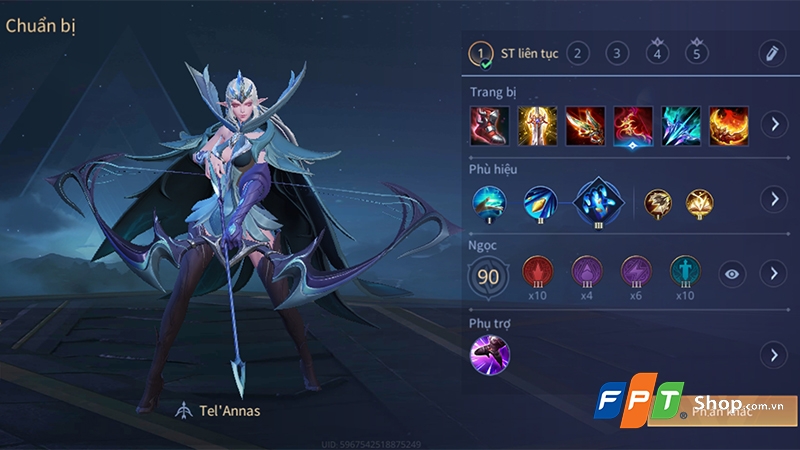Open the Phù hiệu details arrow
This screenshot has height=450, width=800.
point(772,199)
